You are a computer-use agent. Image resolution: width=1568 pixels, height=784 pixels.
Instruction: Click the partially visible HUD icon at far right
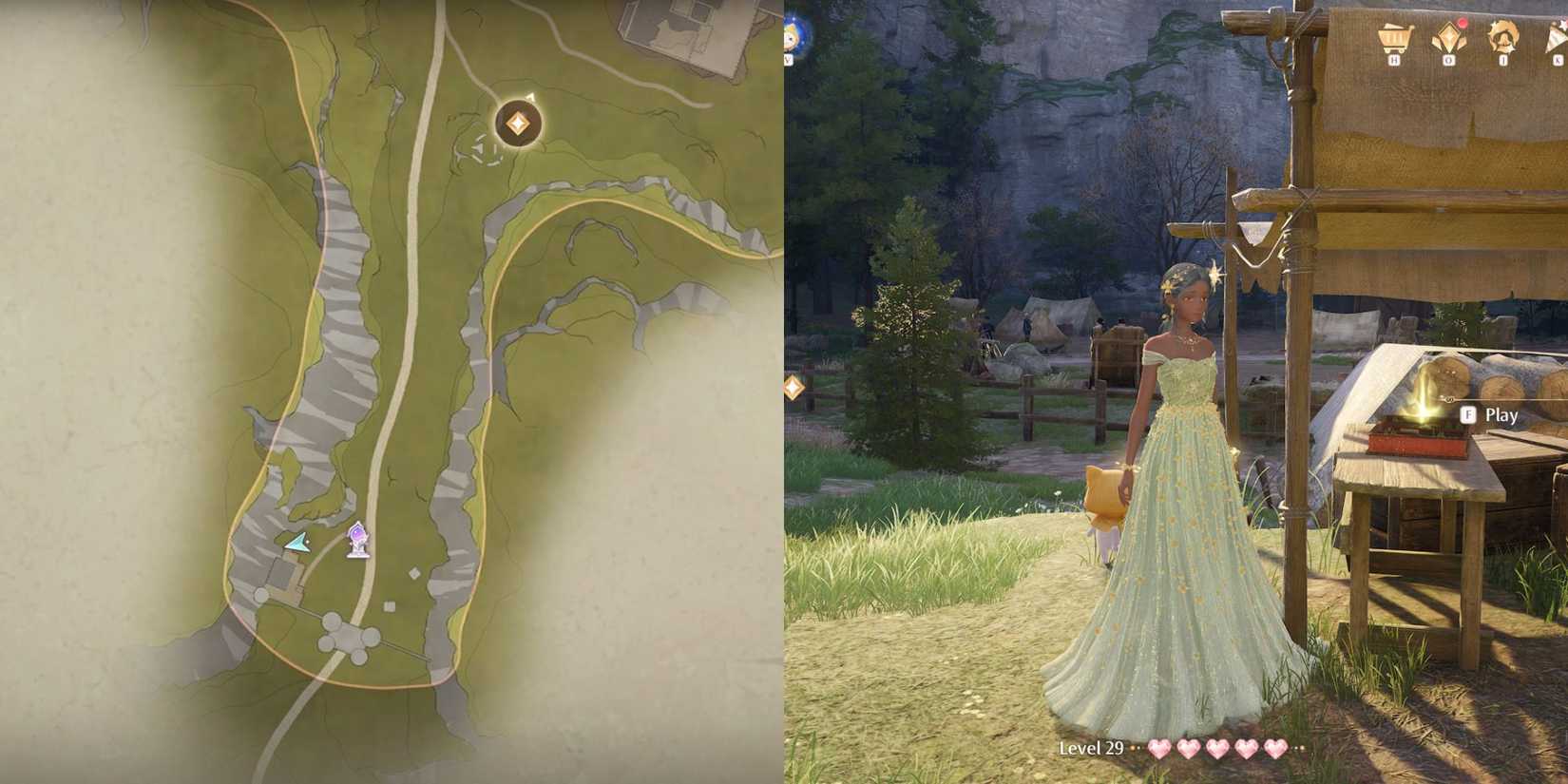tap(1560, 36)
